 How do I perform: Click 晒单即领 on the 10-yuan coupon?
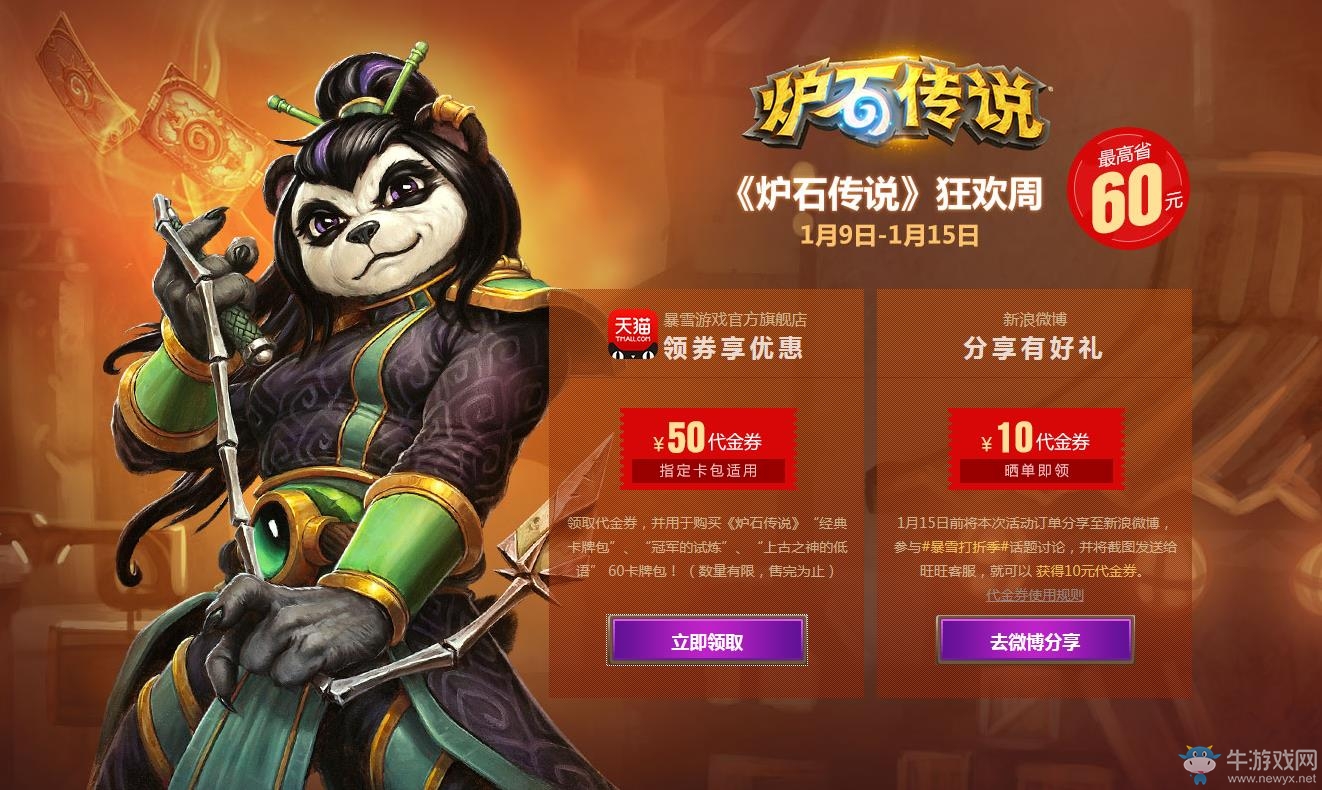(1037, 470)
